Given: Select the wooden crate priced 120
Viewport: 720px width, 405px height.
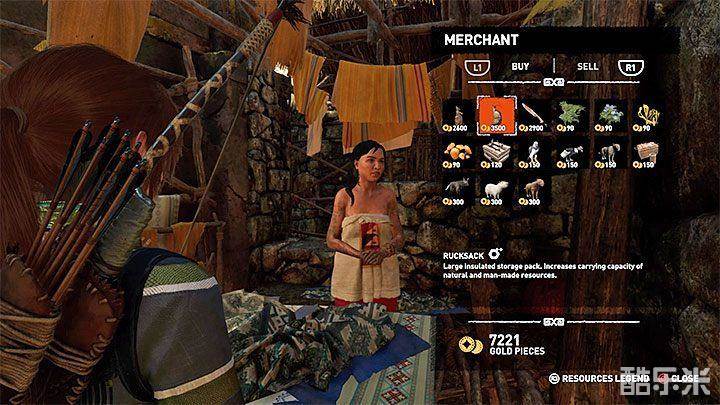Looking at the screenshot, I should tap(494, 151).
